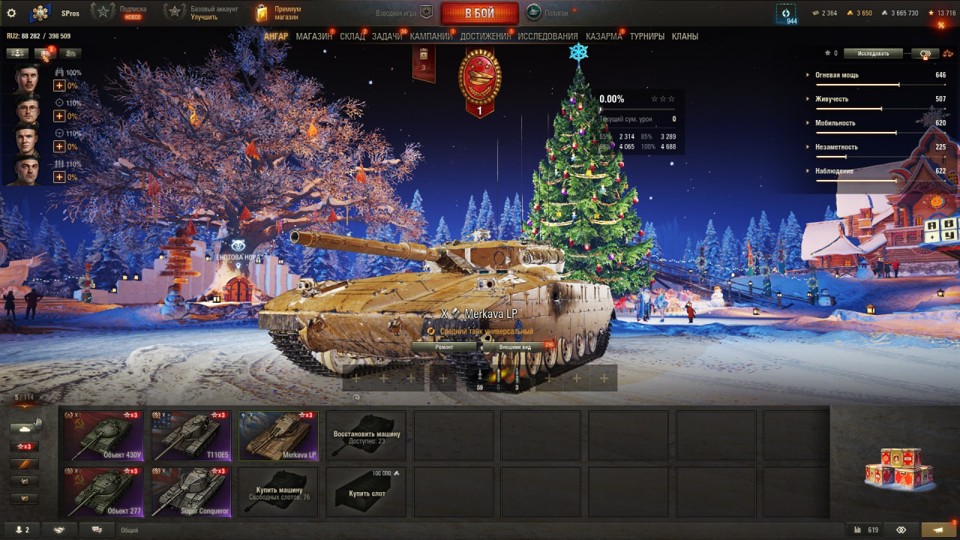Open the КАЗАРМА tab
The height and width of the screenshot is (540, 960).
coord(604,36)
